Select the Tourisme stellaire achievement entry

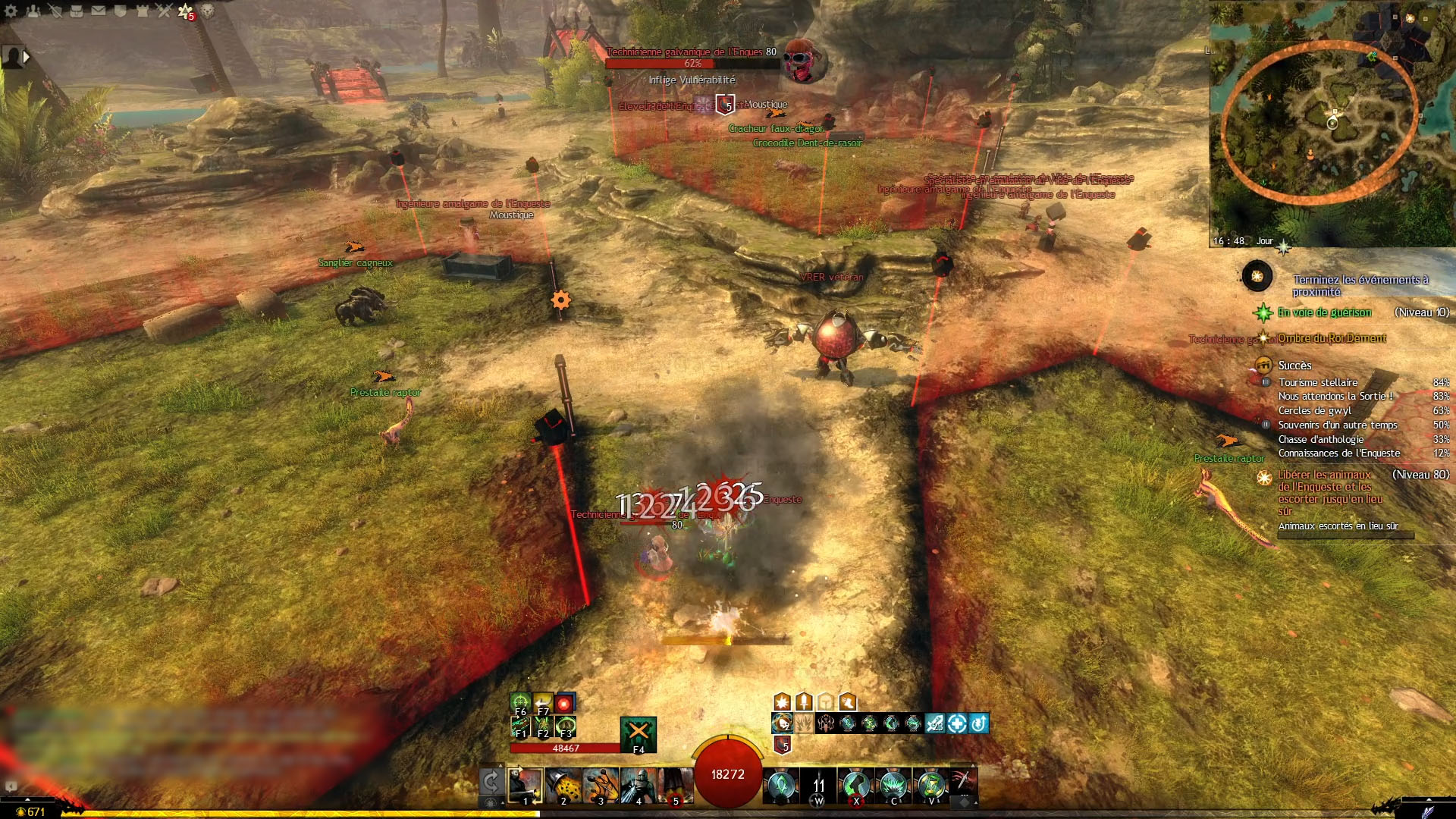point(1317,382)
